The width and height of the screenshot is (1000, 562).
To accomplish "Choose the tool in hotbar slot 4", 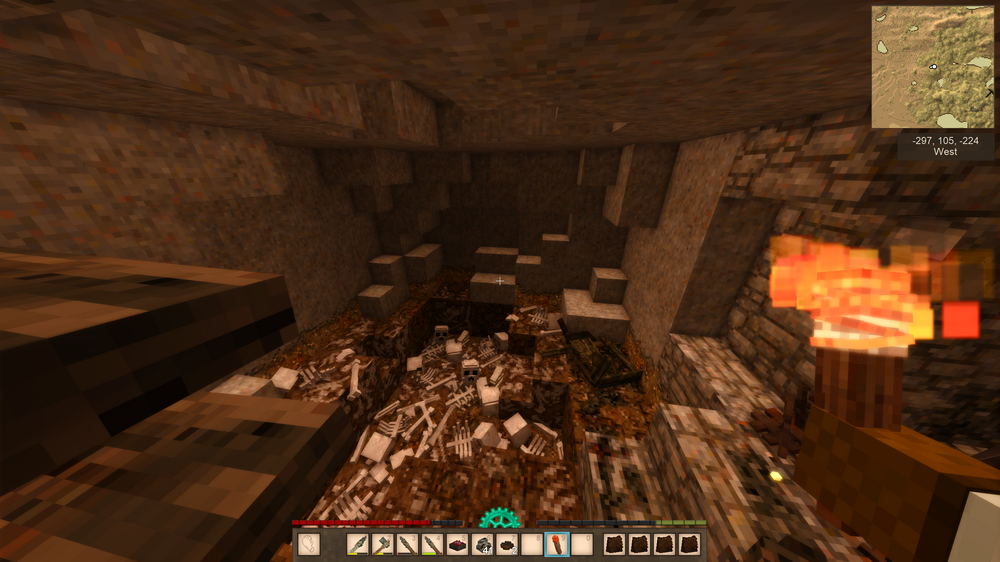I will tap(432, 545).
